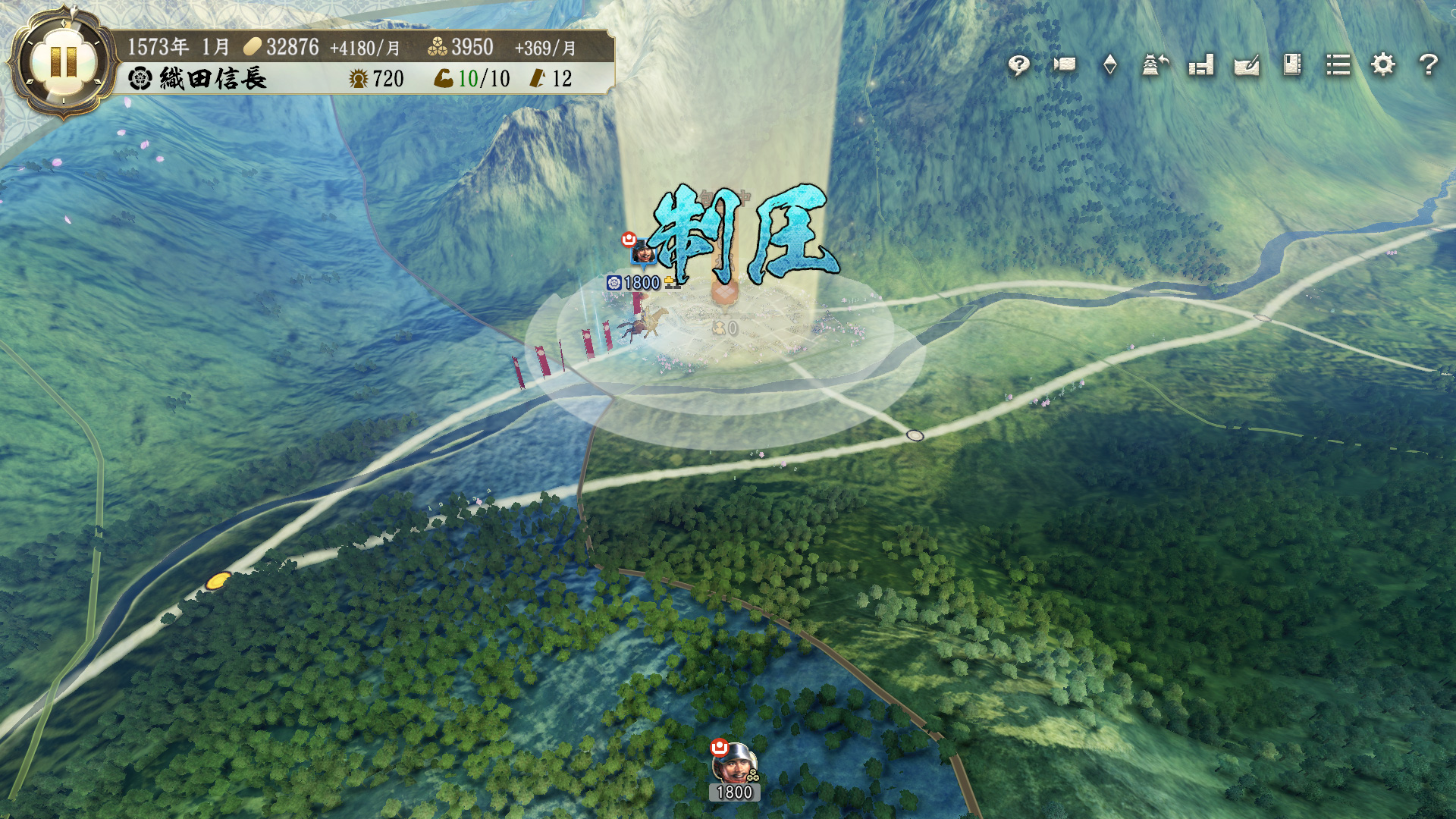Select the helmeted officer unit with 1800 troops
The height and width of the screenshot is (819, 1456).
click(733, 764)
